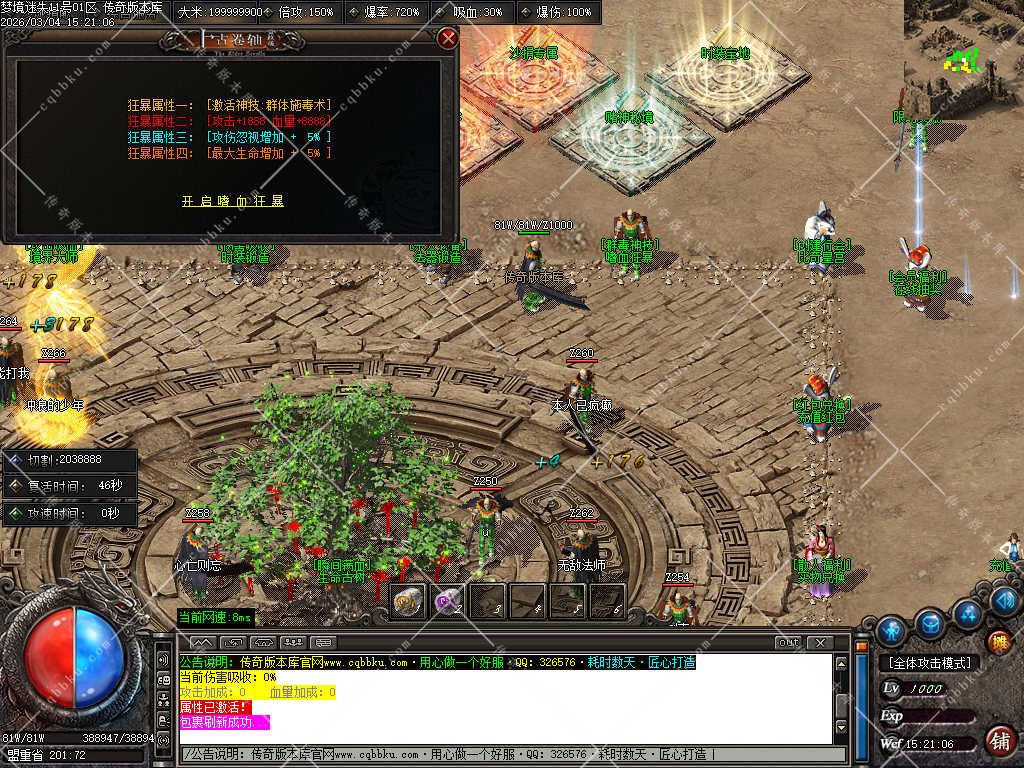Open the round 铺 shop button

(x=997, y=741)
